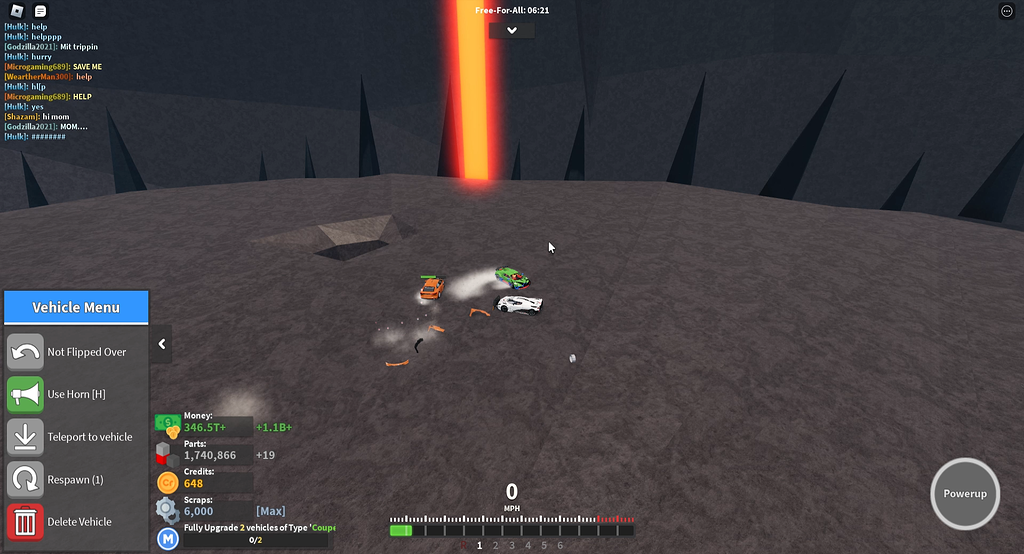Screen dimensions: 1024x554
Task: Collapse the Vehicle Menu with the arrow tab
Action: point(162,344)
